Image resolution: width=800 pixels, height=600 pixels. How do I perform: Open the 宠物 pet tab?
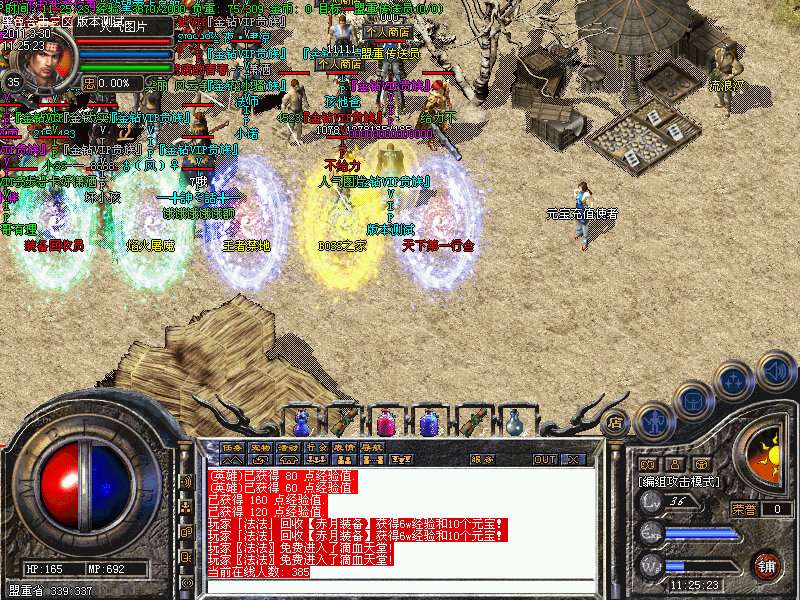(260, 446)
